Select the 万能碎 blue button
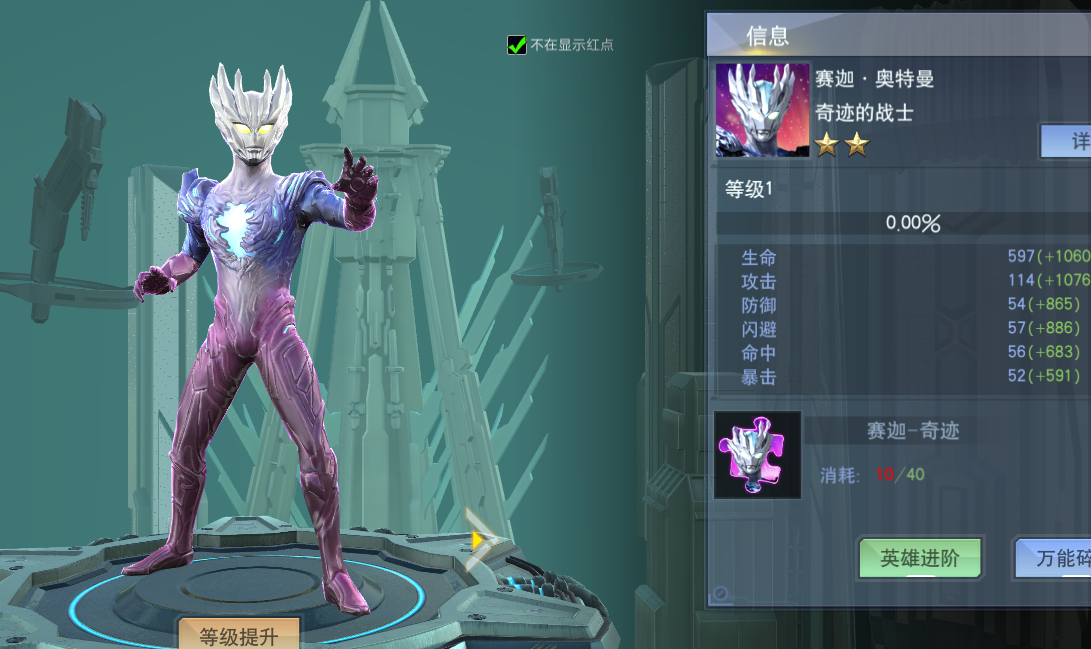 [x=1056, y=559]
